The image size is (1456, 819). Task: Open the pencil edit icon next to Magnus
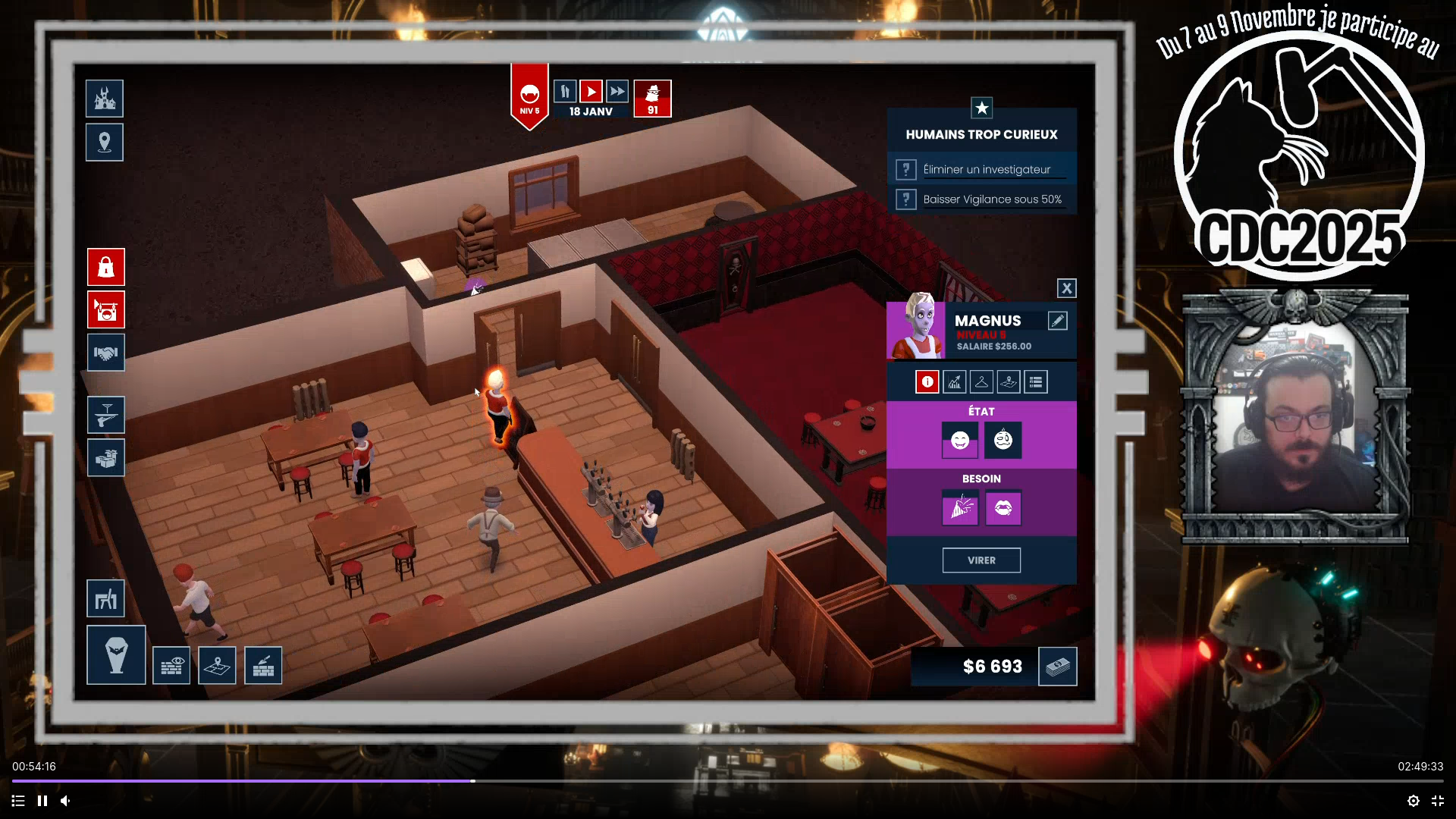coord(1059,320)
